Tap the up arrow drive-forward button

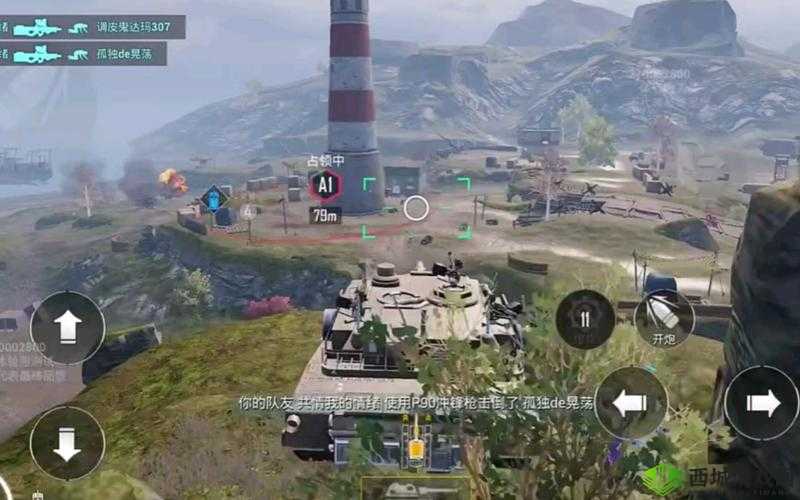coord(67,327)
